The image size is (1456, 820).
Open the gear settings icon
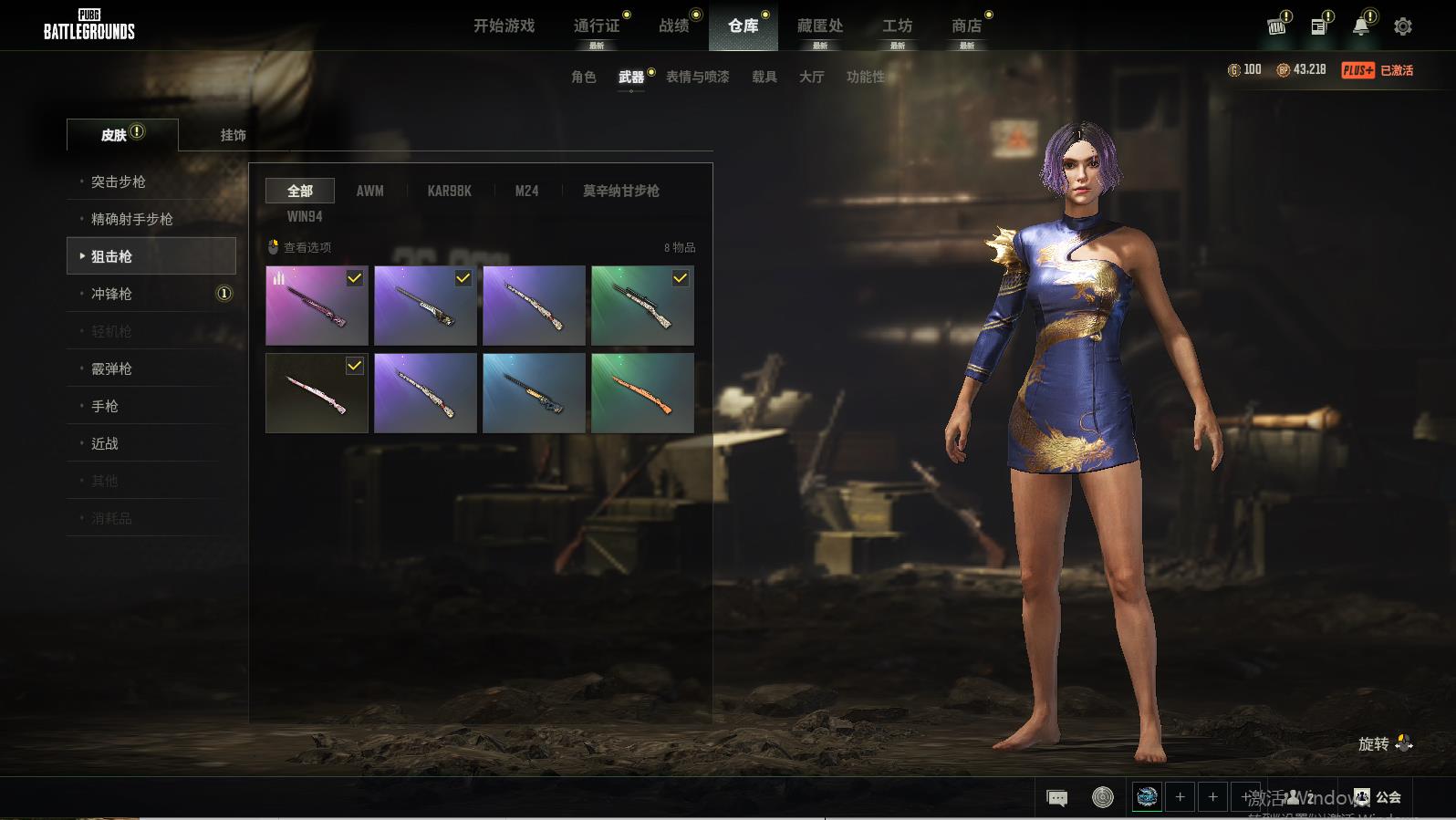(x=1403, y=26)
